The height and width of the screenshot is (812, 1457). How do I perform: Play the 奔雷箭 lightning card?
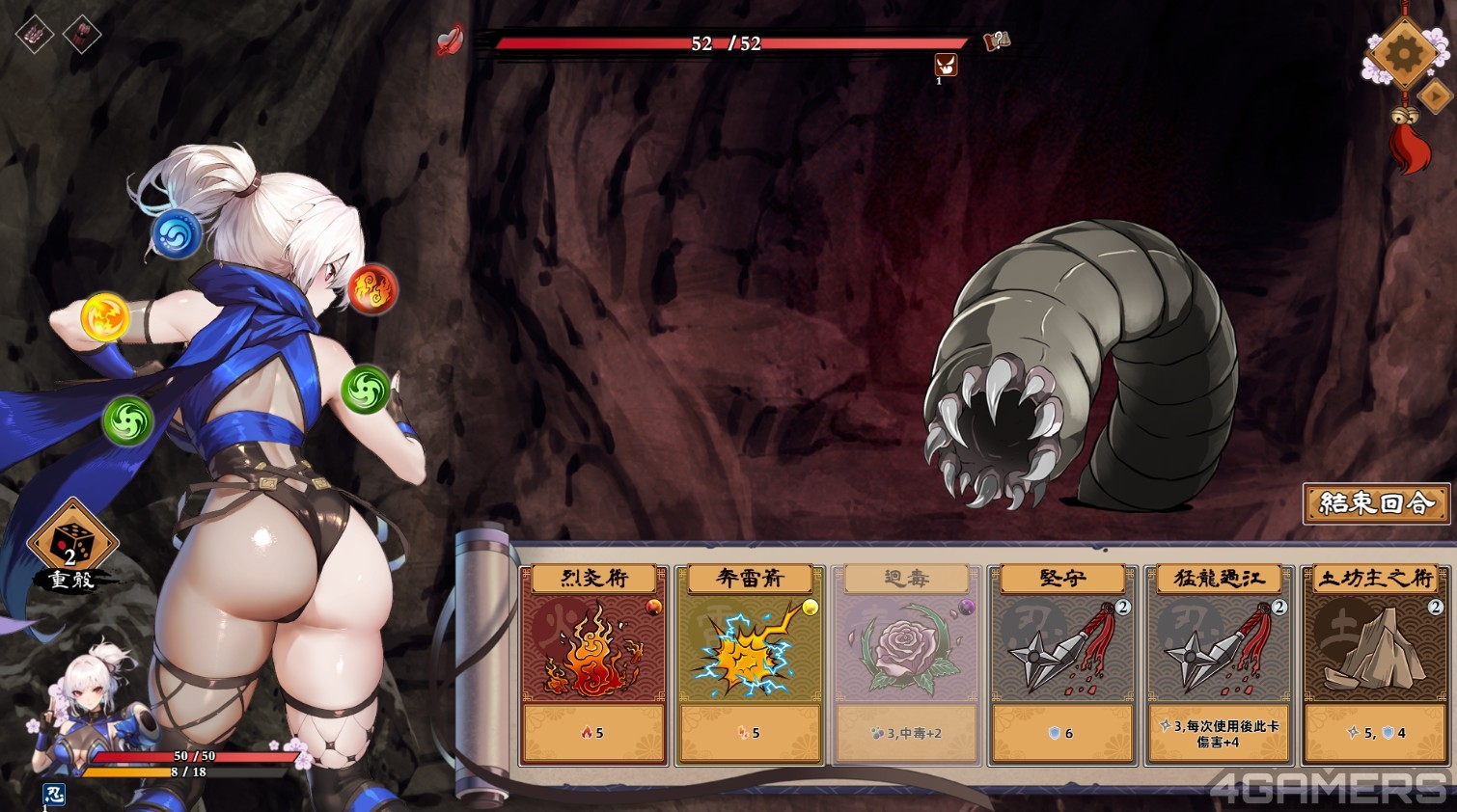(750, 664)
